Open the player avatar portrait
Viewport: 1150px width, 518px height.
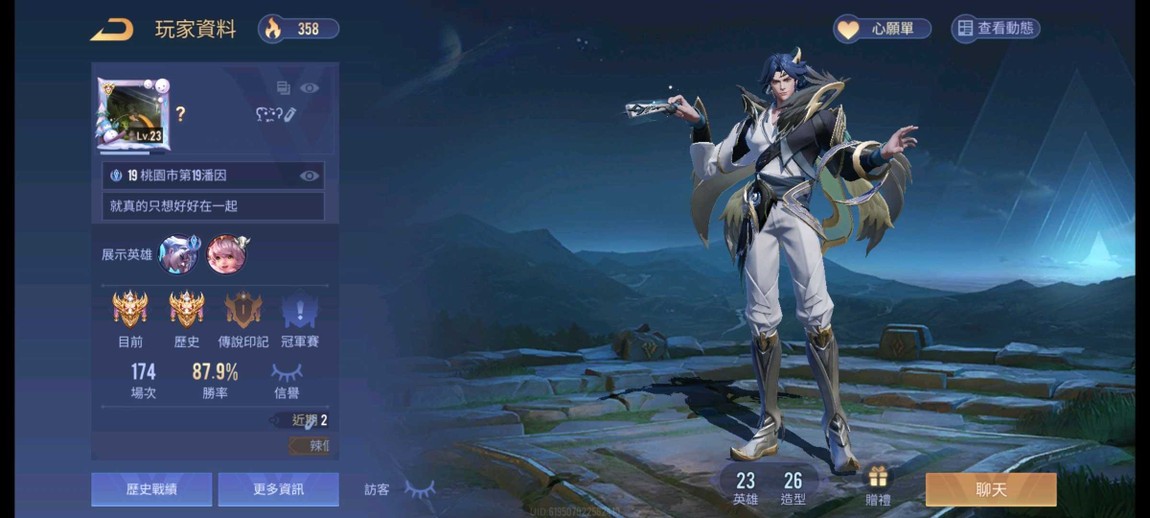pyautogui.click(x=132, y=114)
